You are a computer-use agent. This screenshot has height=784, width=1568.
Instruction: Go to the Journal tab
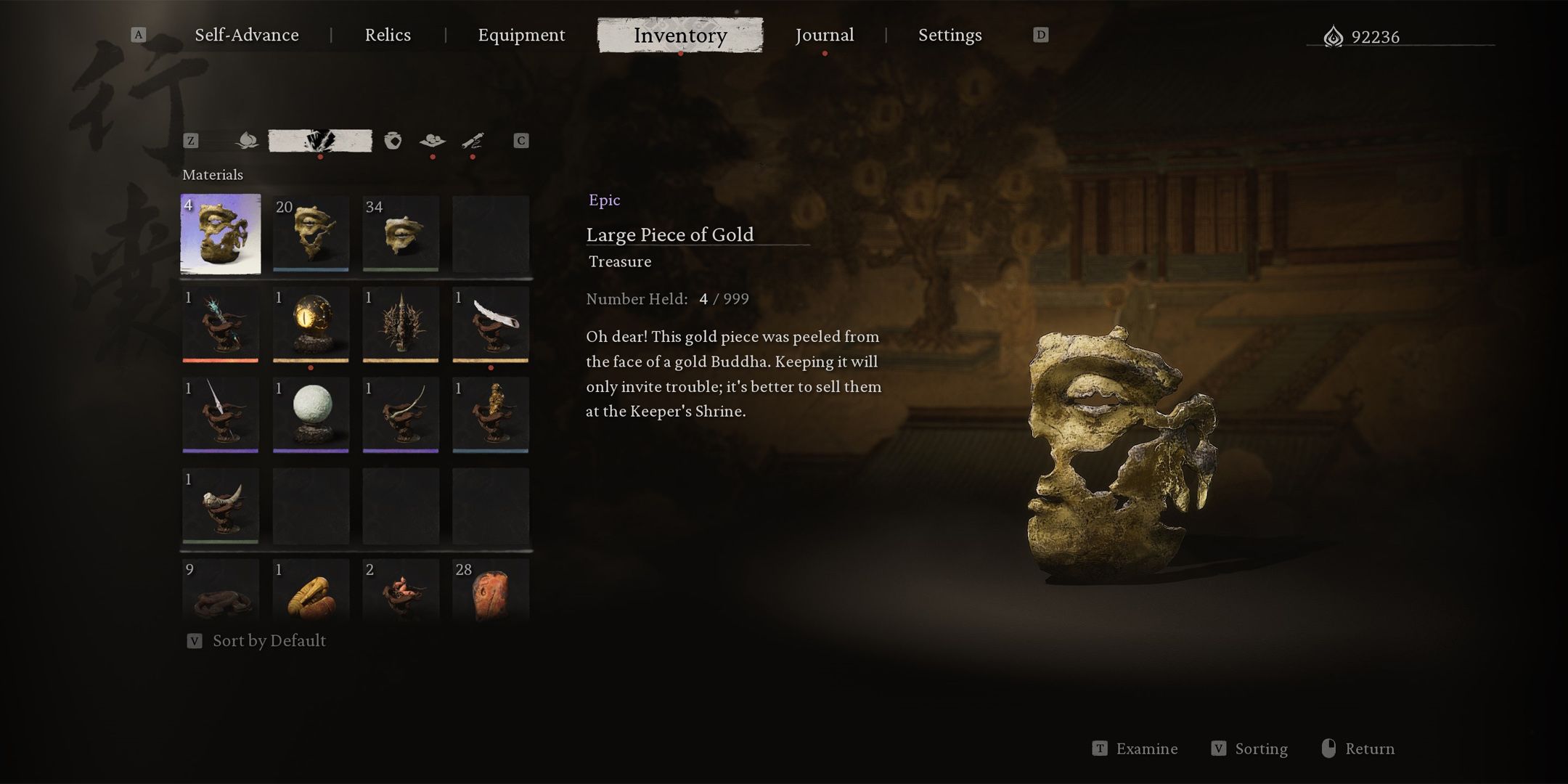pos(824,35)
